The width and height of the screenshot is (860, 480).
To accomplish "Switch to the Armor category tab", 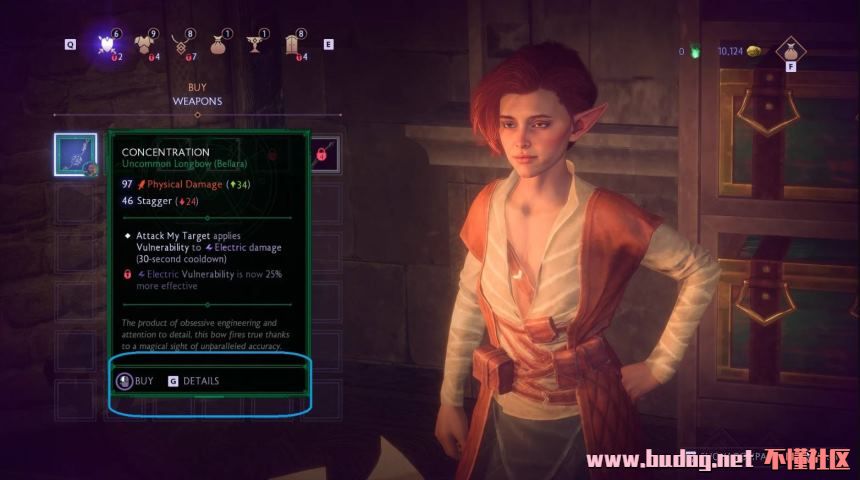I will (152, 45).
